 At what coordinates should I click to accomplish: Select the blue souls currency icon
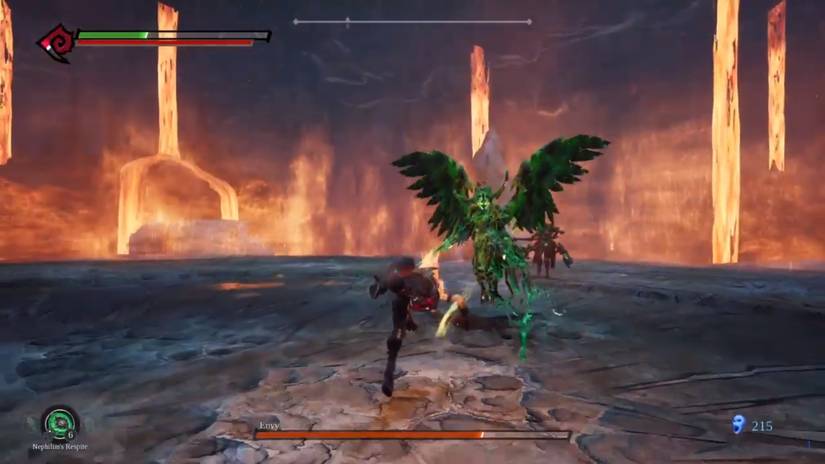coord(739,425)
